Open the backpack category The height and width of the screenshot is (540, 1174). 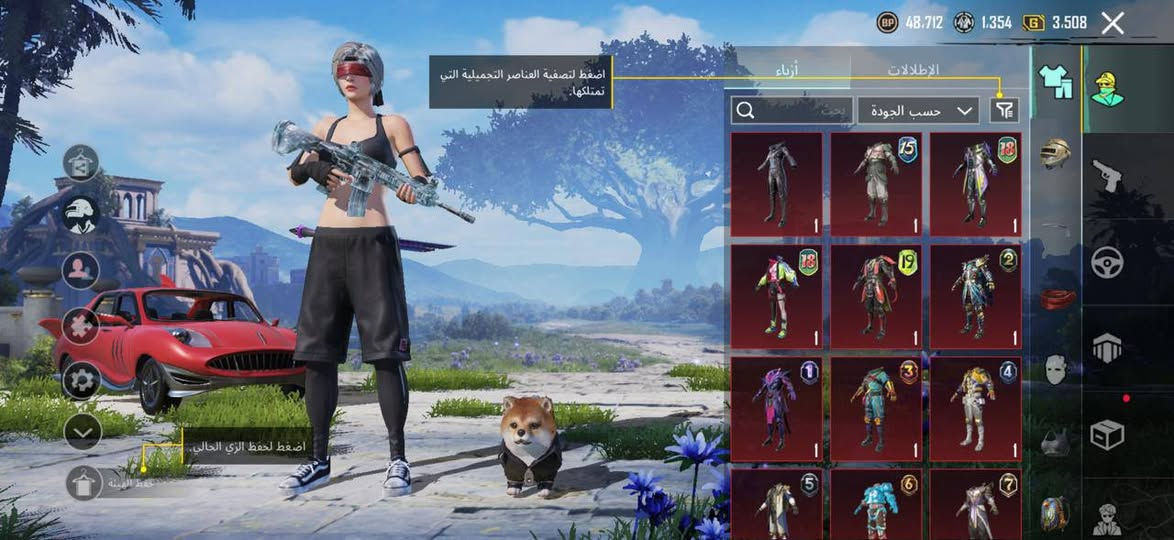click(x=1054, y=512)
